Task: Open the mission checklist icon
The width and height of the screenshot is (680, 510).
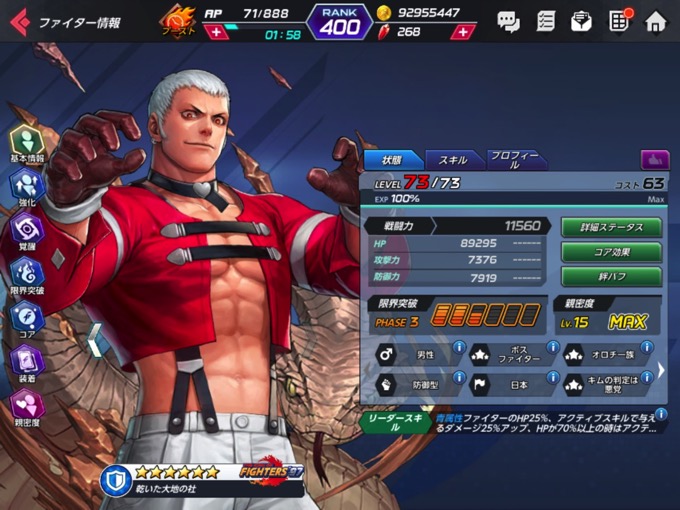Action: pos(545,21)
